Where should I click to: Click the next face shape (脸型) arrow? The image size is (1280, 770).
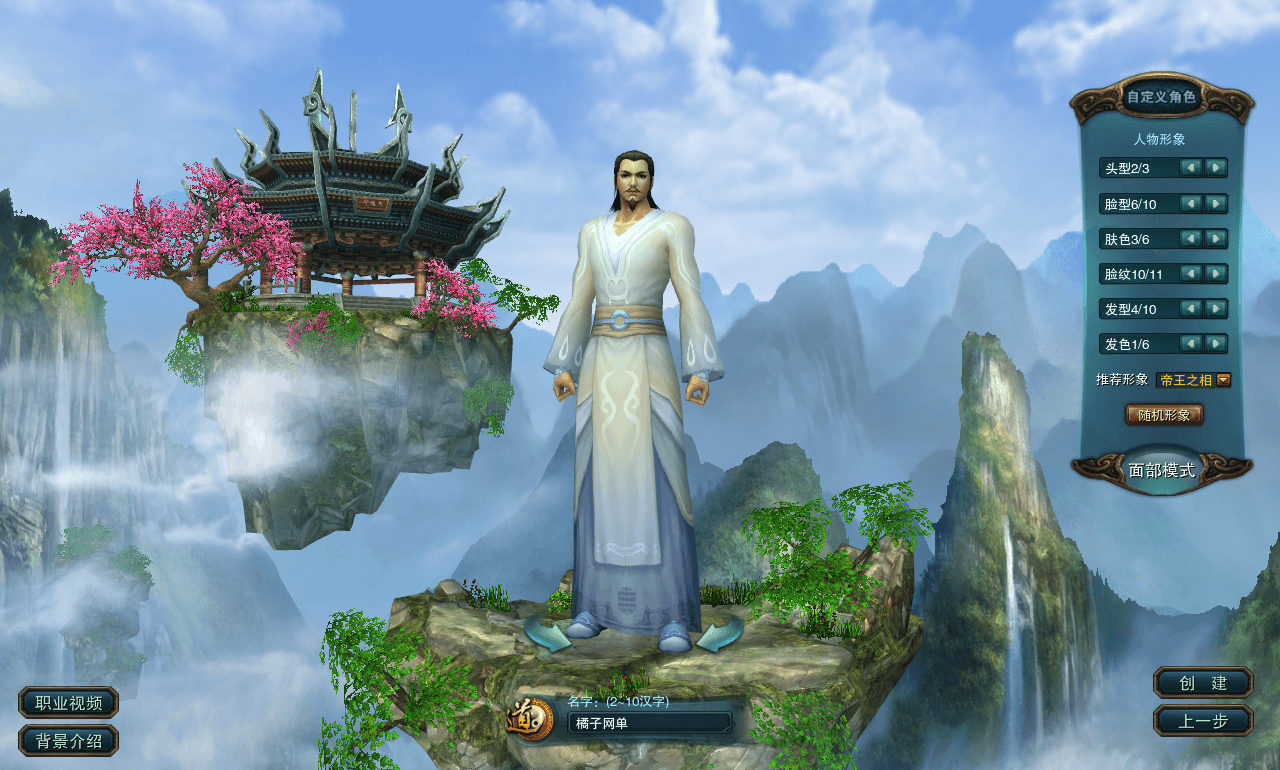click(x=1215, y=204)
